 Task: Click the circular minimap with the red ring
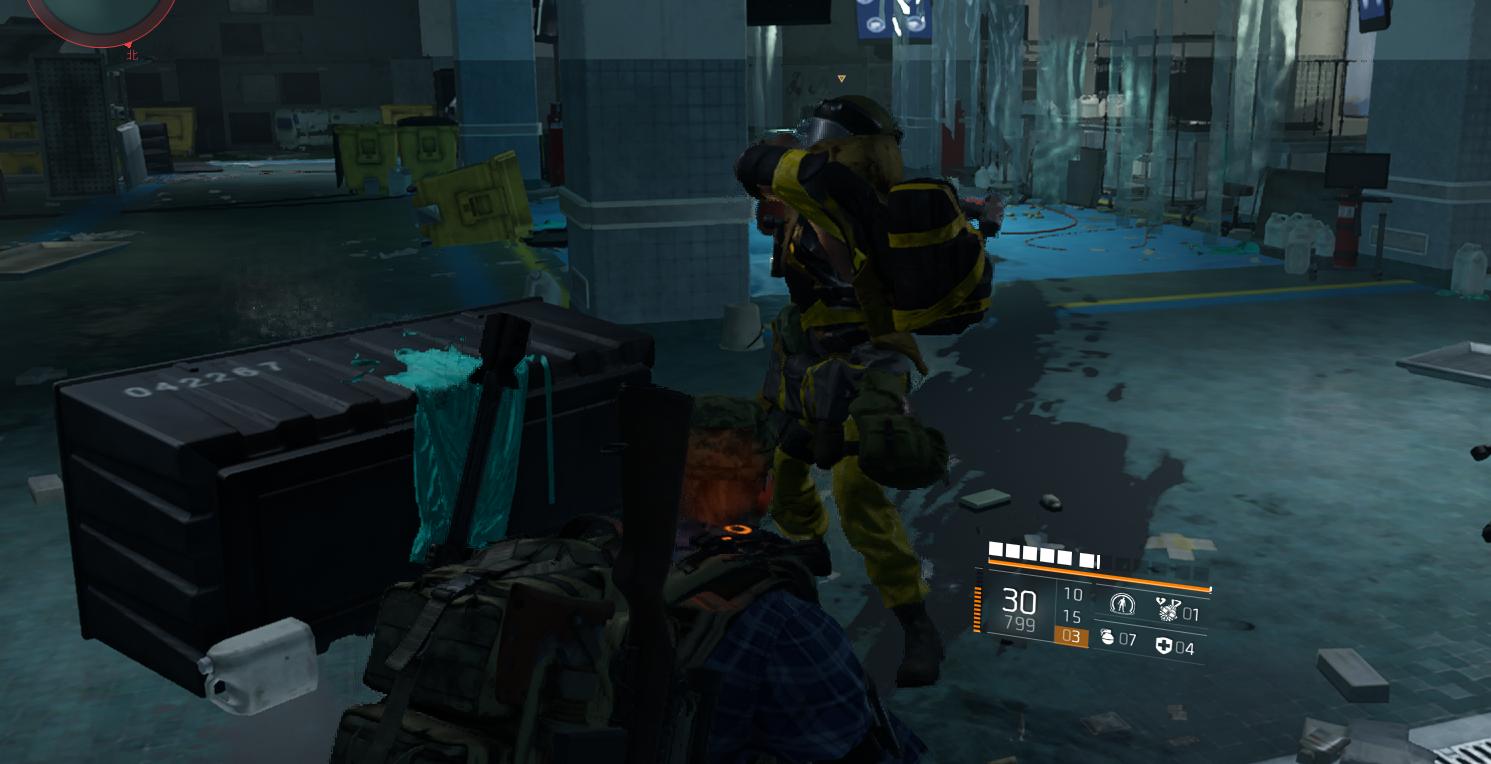[x=98, y=18]
